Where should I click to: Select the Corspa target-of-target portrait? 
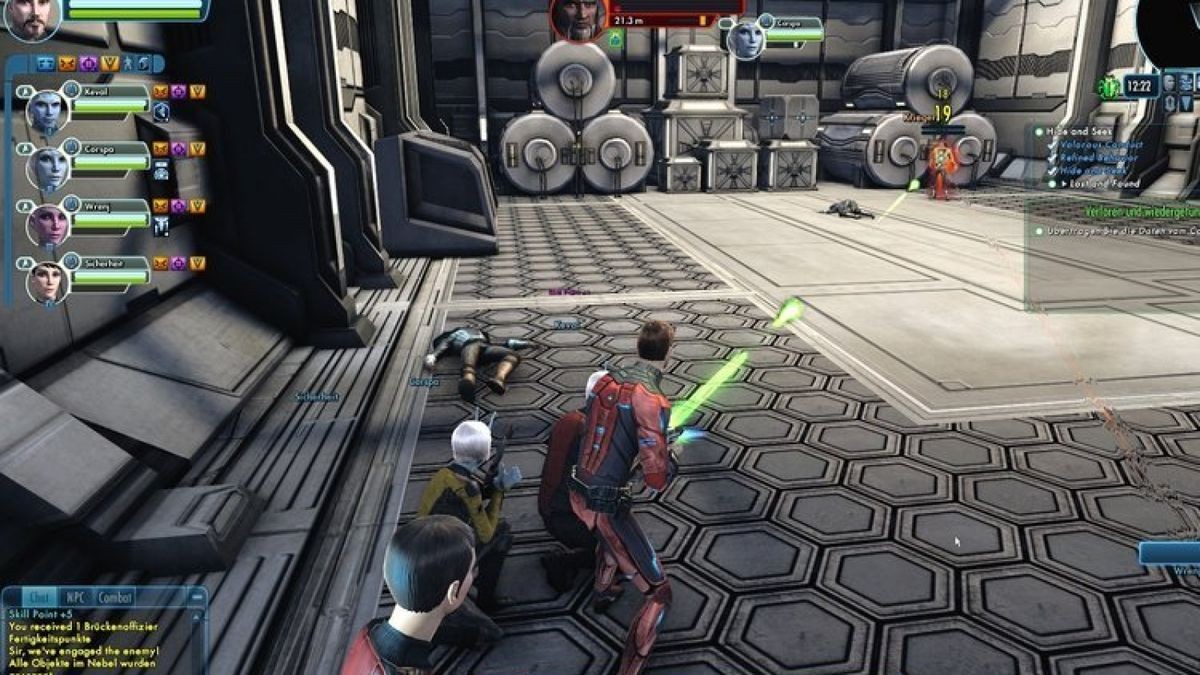(745, 38)
